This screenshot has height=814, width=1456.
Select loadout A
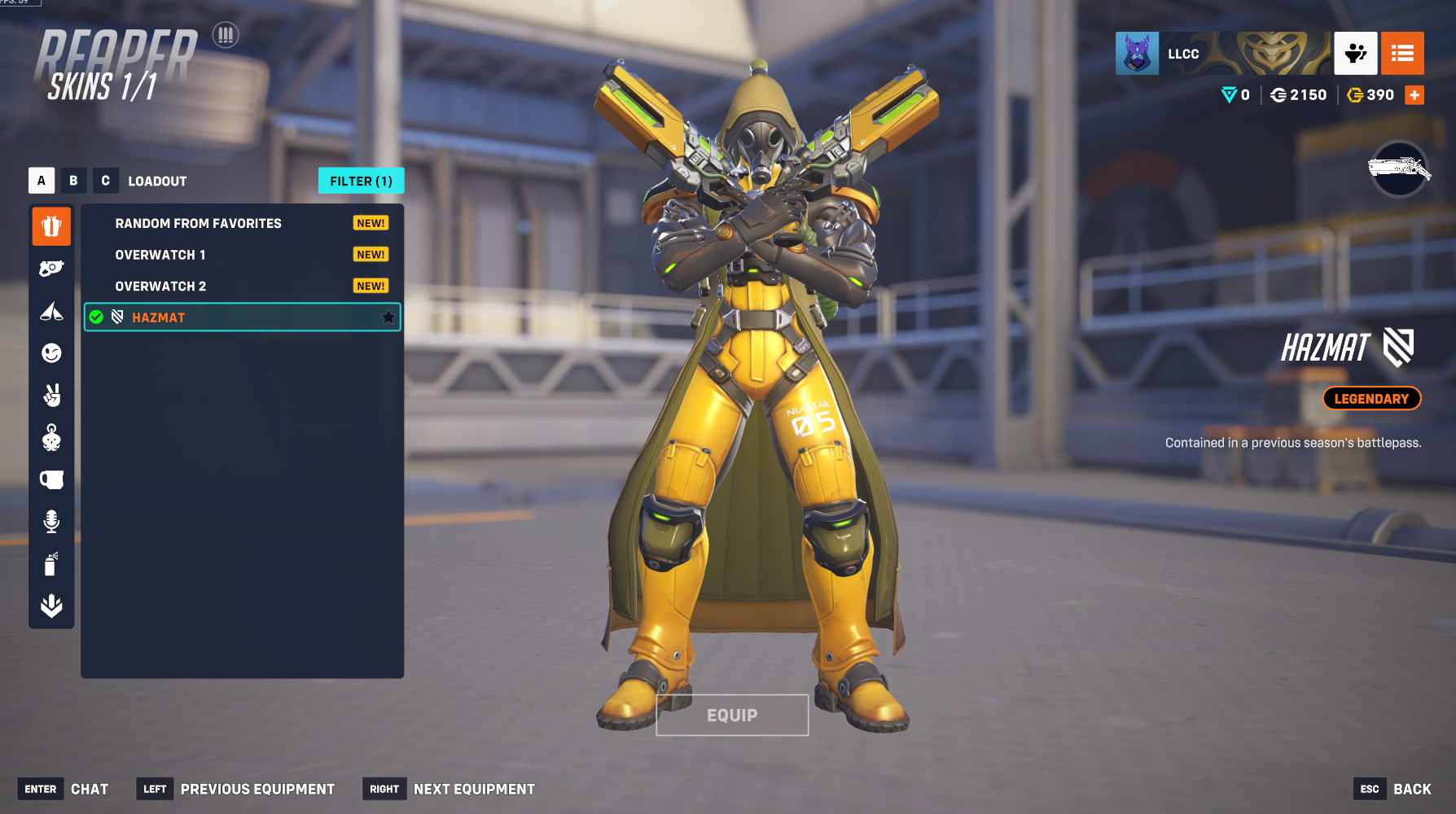pos(42,181)
